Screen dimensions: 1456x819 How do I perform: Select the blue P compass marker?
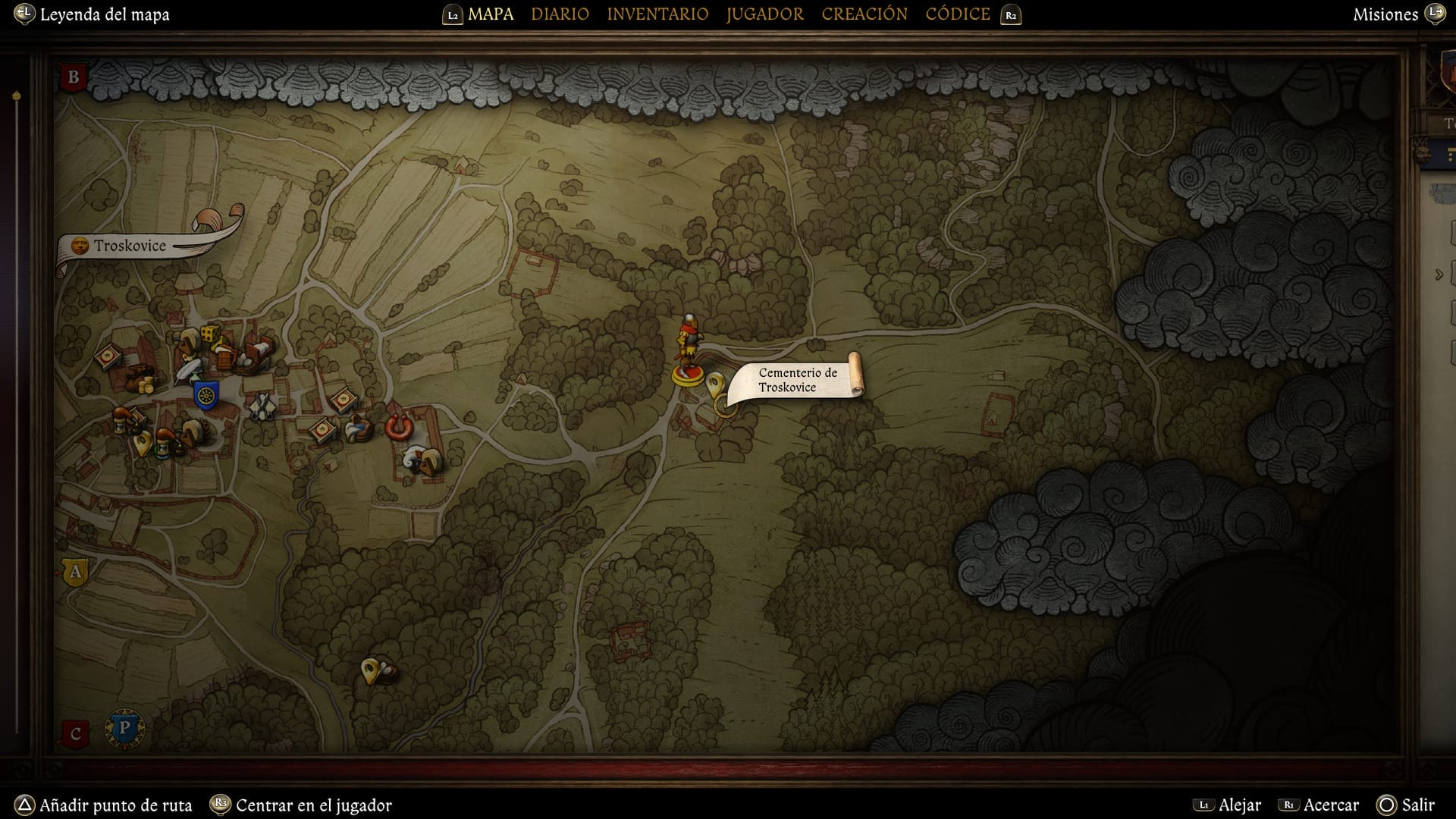(x=124, y=729)
